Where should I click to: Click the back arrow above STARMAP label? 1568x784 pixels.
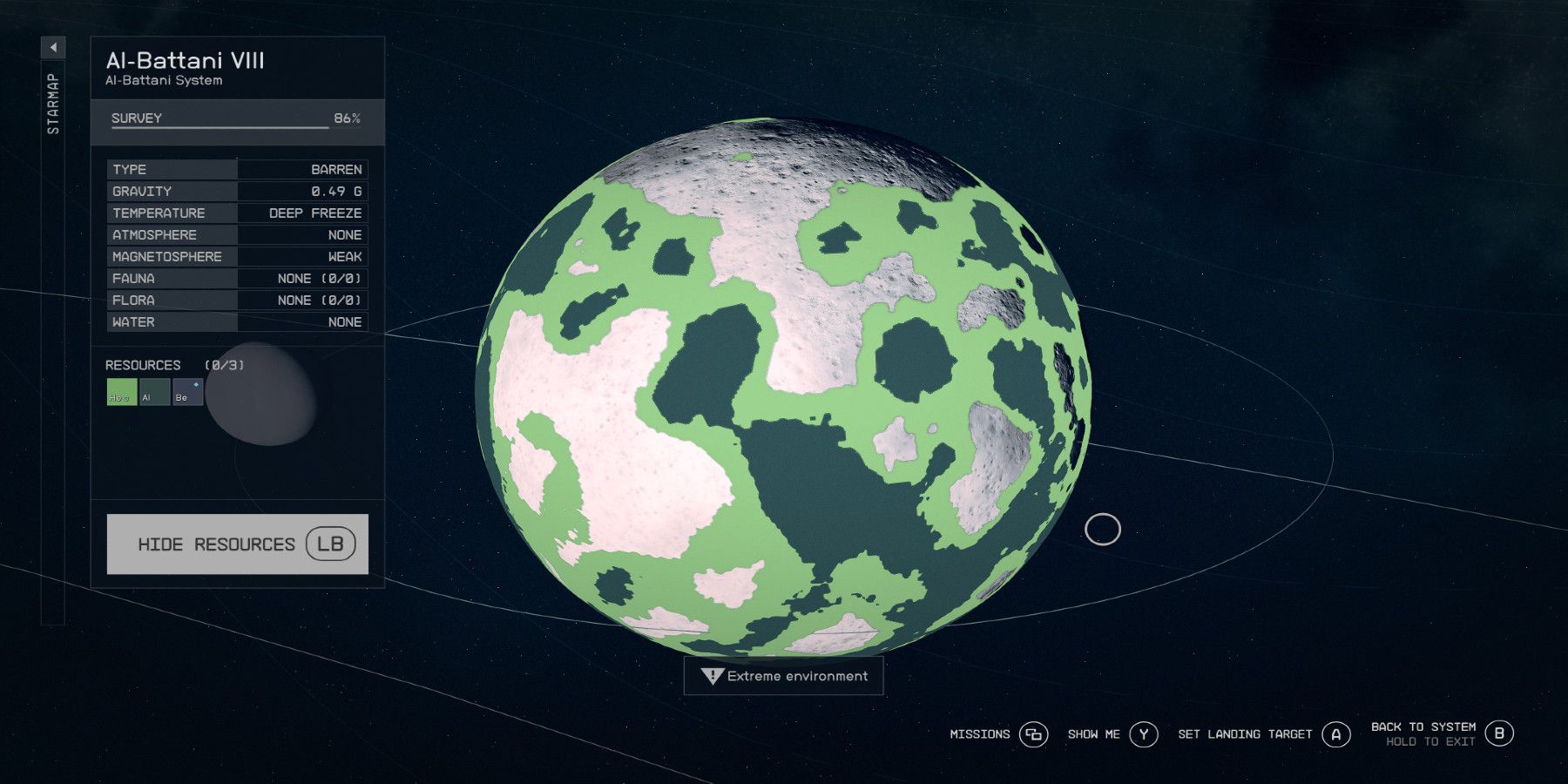(54, 47)
